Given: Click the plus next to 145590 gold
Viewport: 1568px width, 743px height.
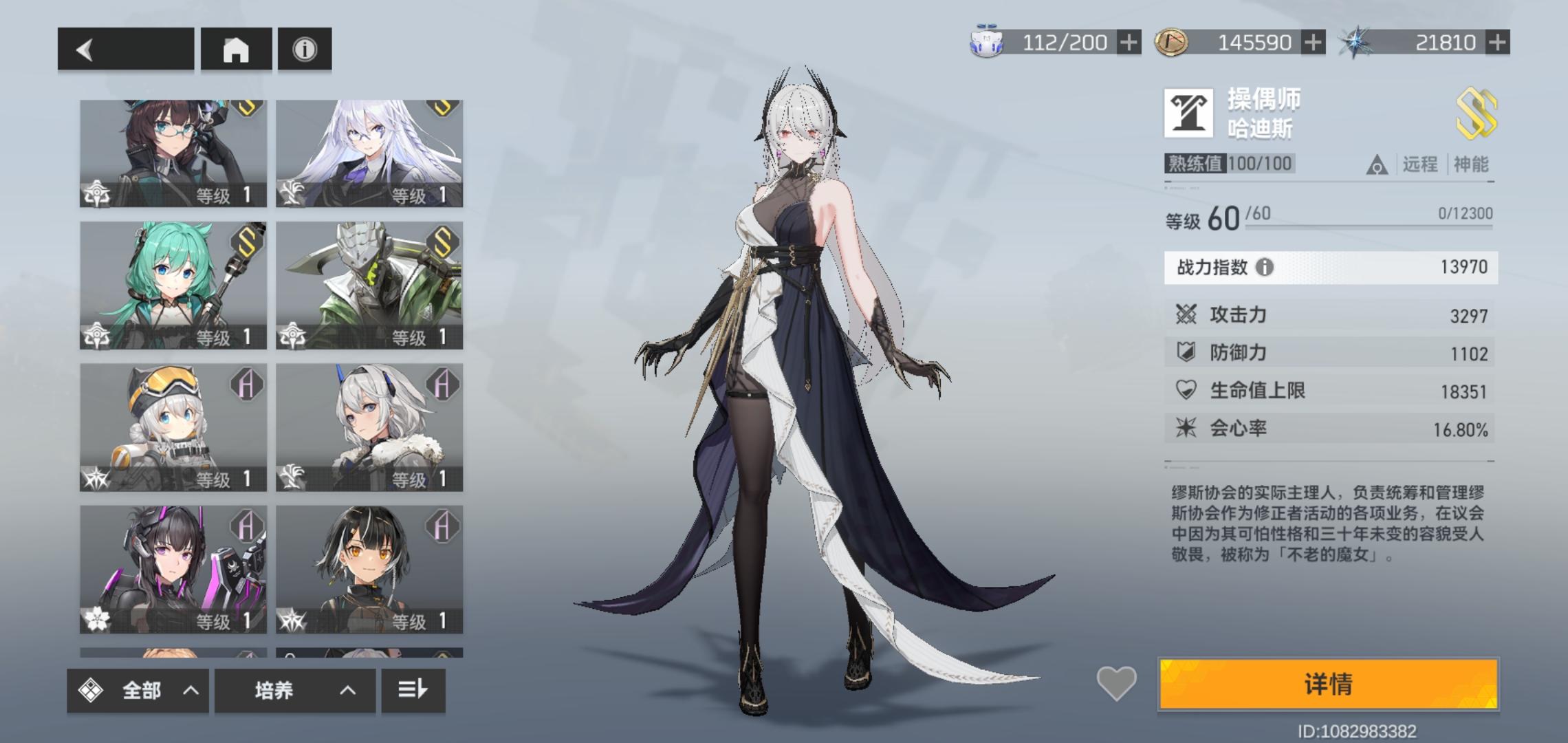Looking at the screenshot, I should (1314, 42).
